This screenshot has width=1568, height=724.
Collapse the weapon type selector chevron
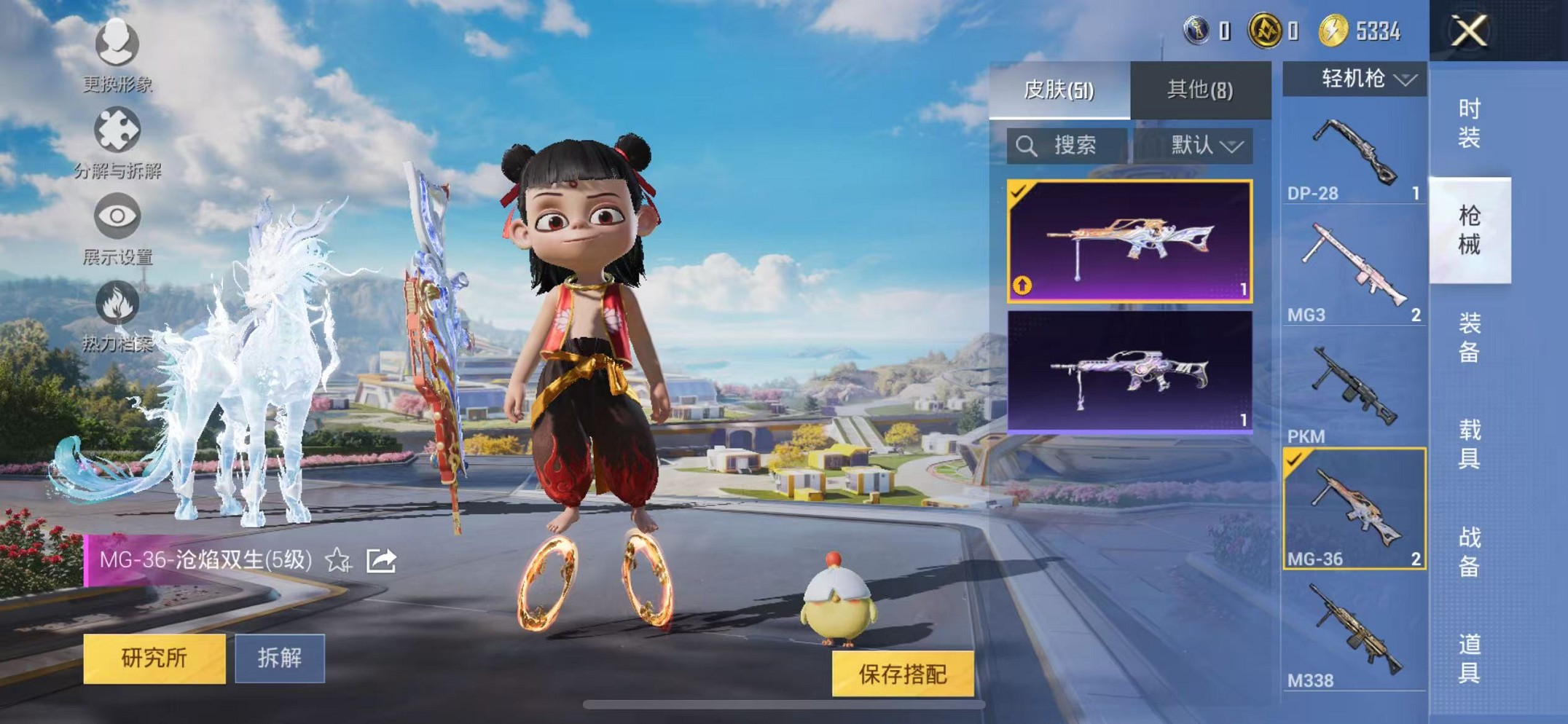1406,80
